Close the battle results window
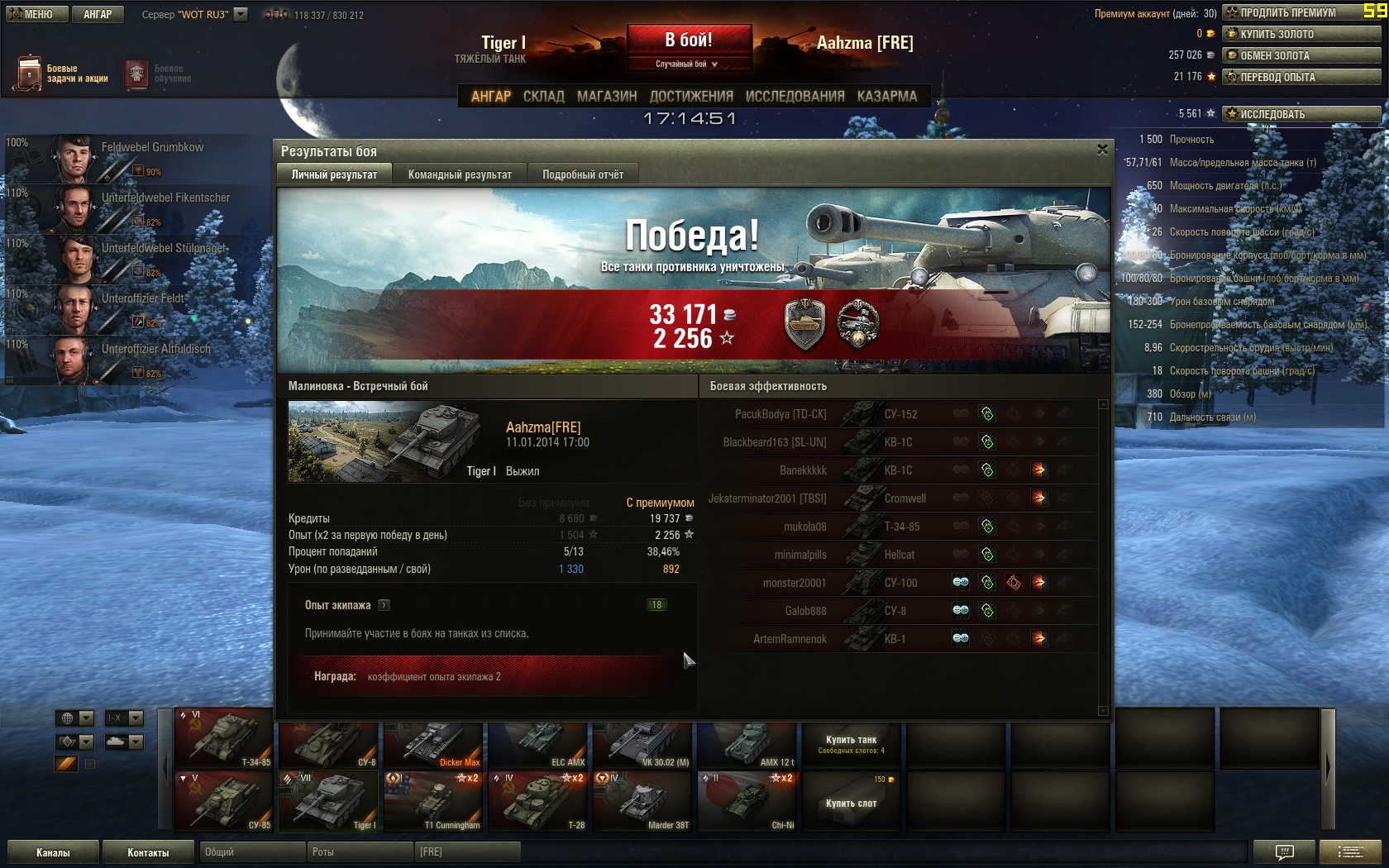Image resolution: width=1389 pixels, height=868 pixels. coord(1102,150)
